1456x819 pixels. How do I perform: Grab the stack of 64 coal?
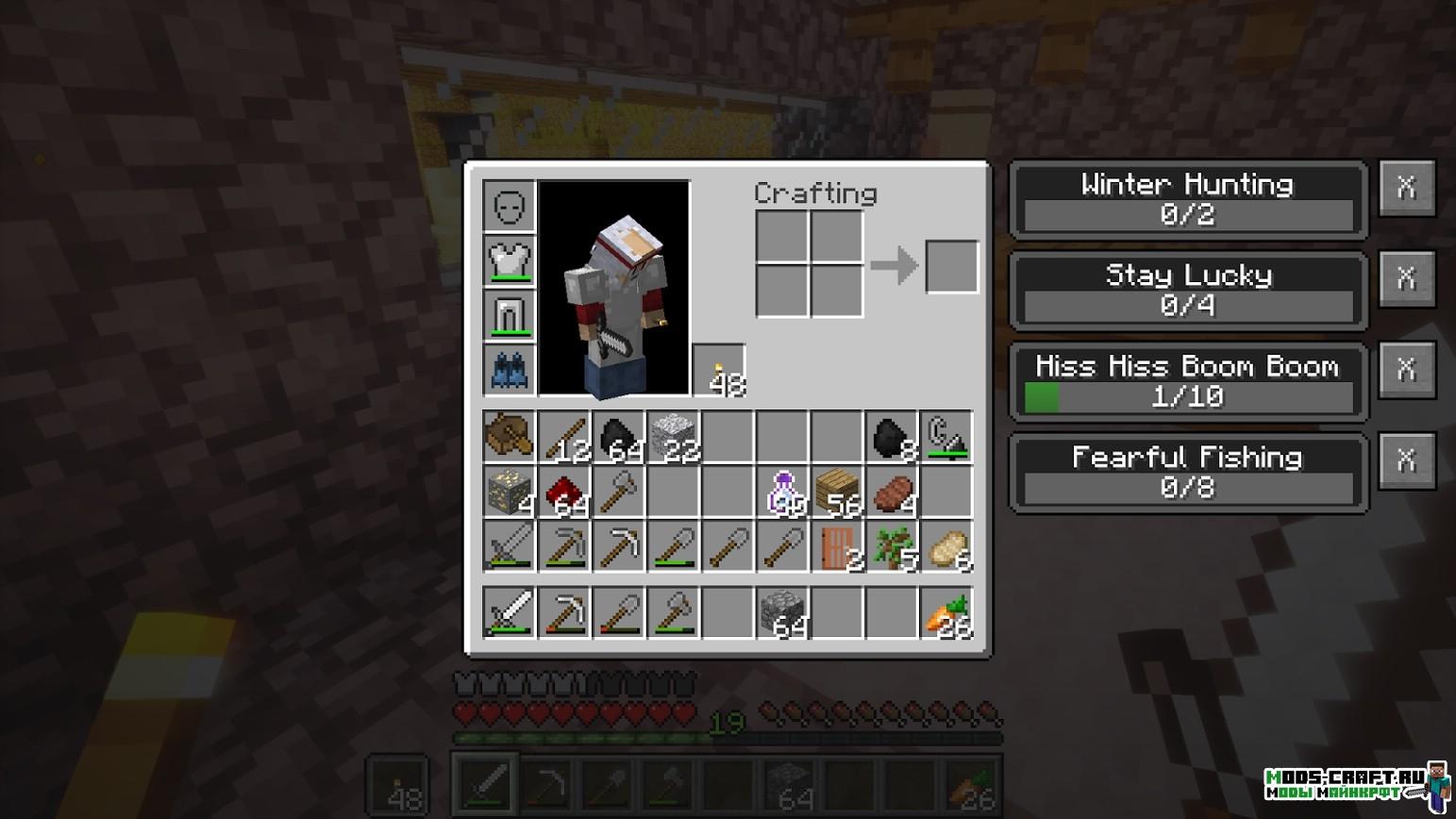pyautogui.click(x=619, y=437)
